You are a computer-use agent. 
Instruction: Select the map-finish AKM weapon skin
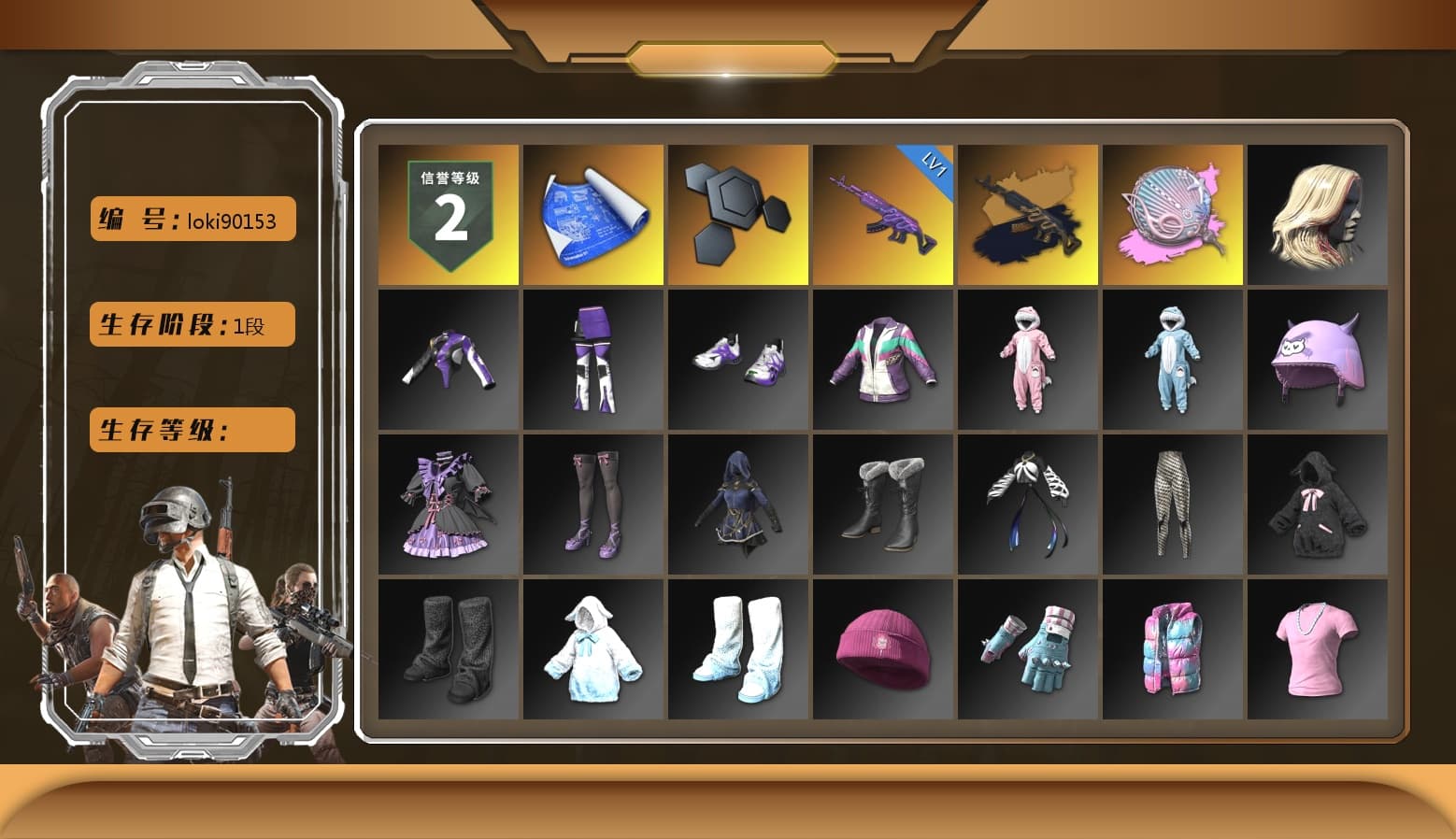pyautogui.click(x=1028, y=213)
